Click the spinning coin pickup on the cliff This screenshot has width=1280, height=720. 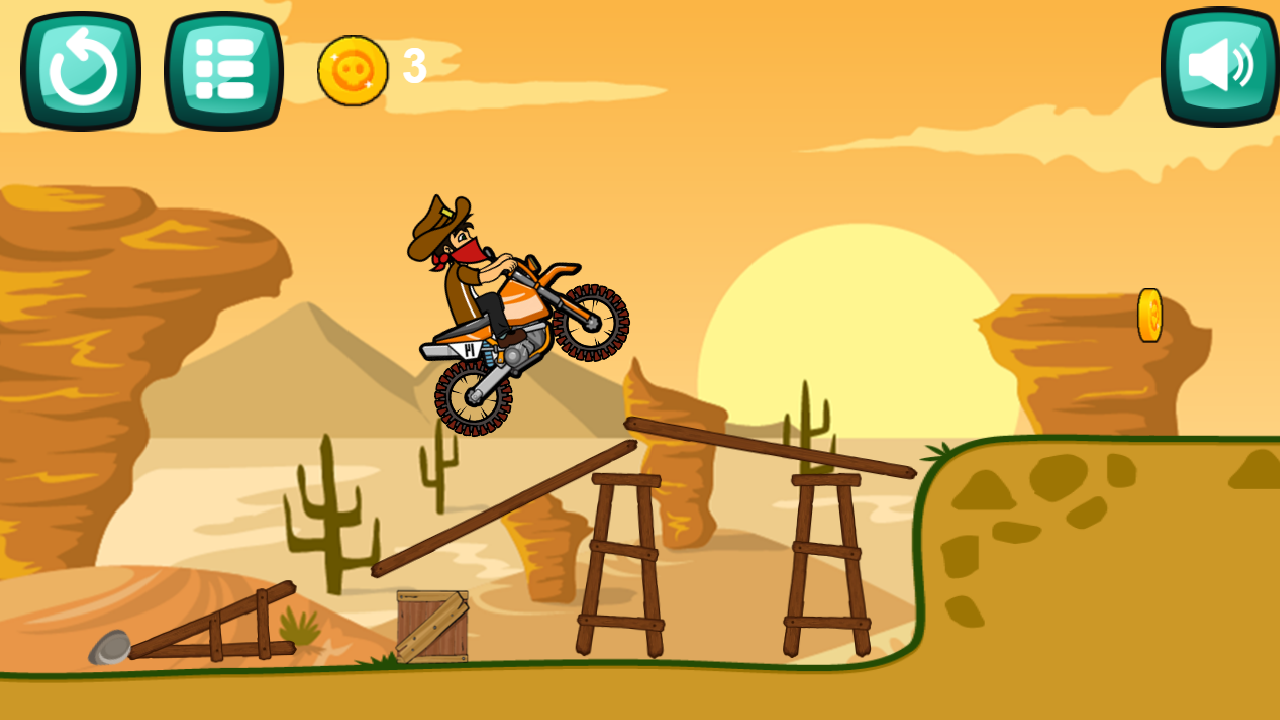[1152, 313]
